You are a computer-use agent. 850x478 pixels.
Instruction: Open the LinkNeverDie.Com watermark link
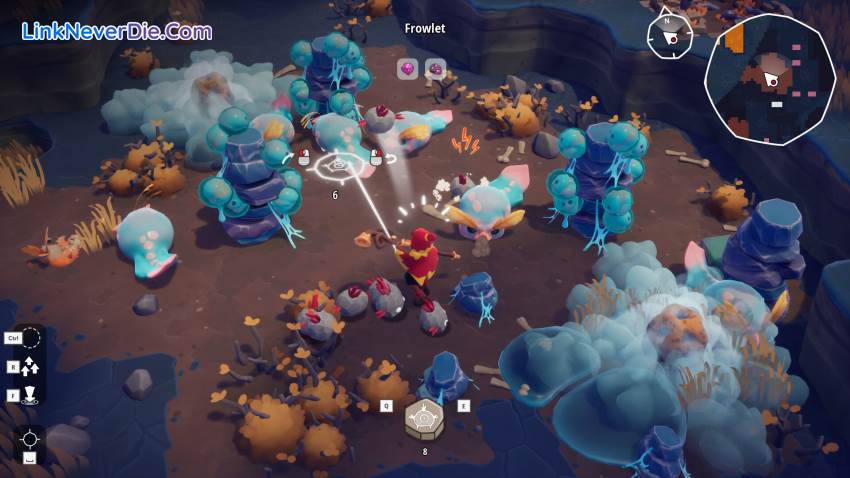117,31
